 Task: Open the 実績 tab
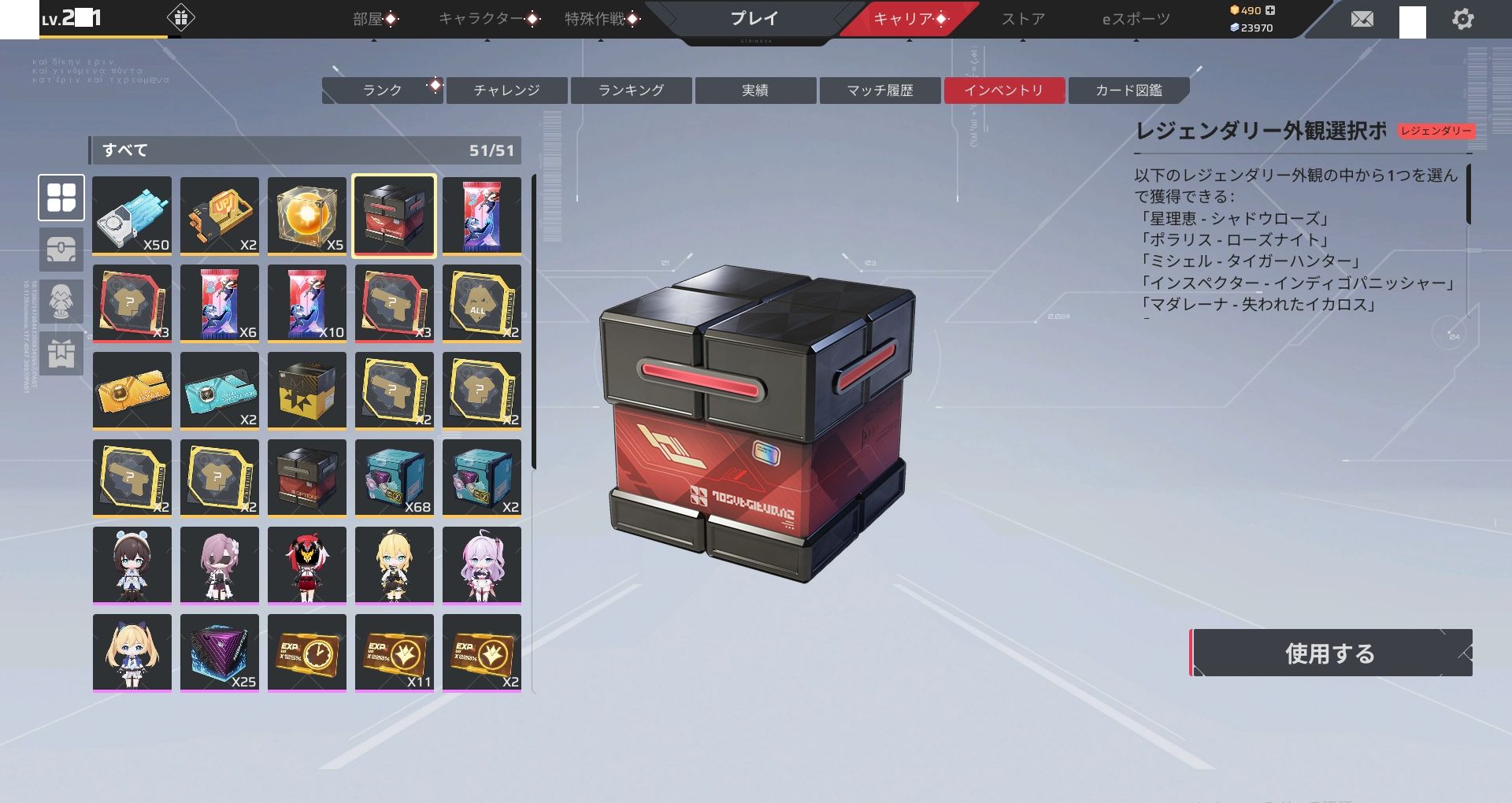(755, 91)
